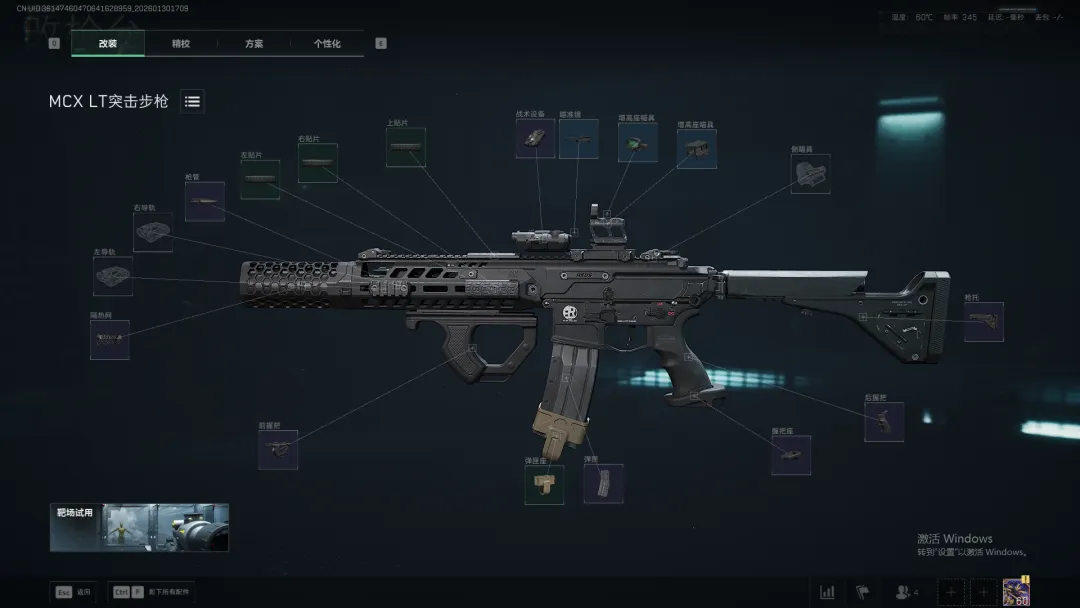Screen dimensions: 1080x608
Task: Open the bar chart stats icon
Action: (827, 592)
